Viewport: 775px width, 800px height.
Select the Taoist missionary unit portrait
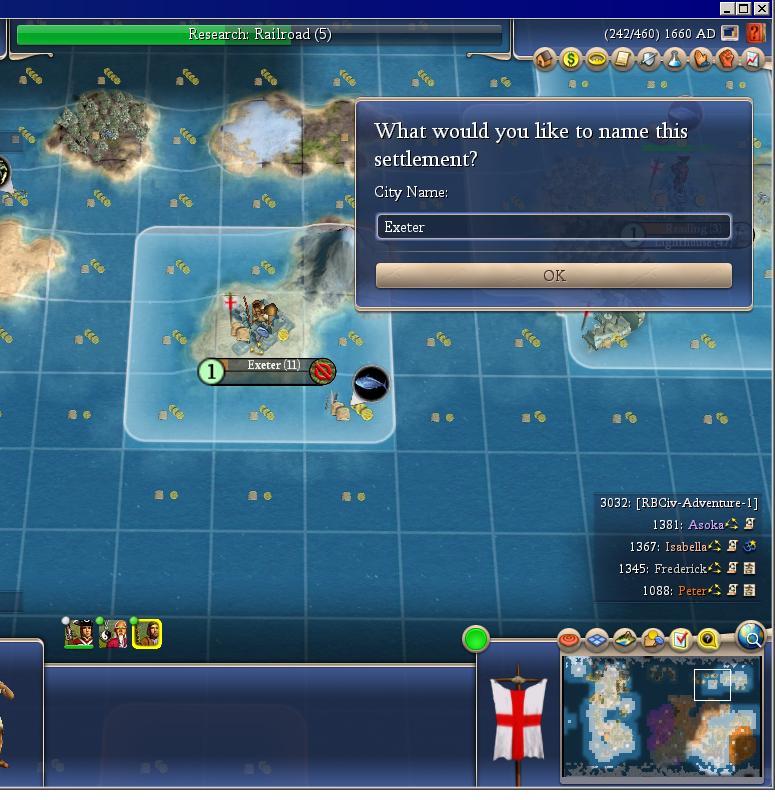point(113,633)
